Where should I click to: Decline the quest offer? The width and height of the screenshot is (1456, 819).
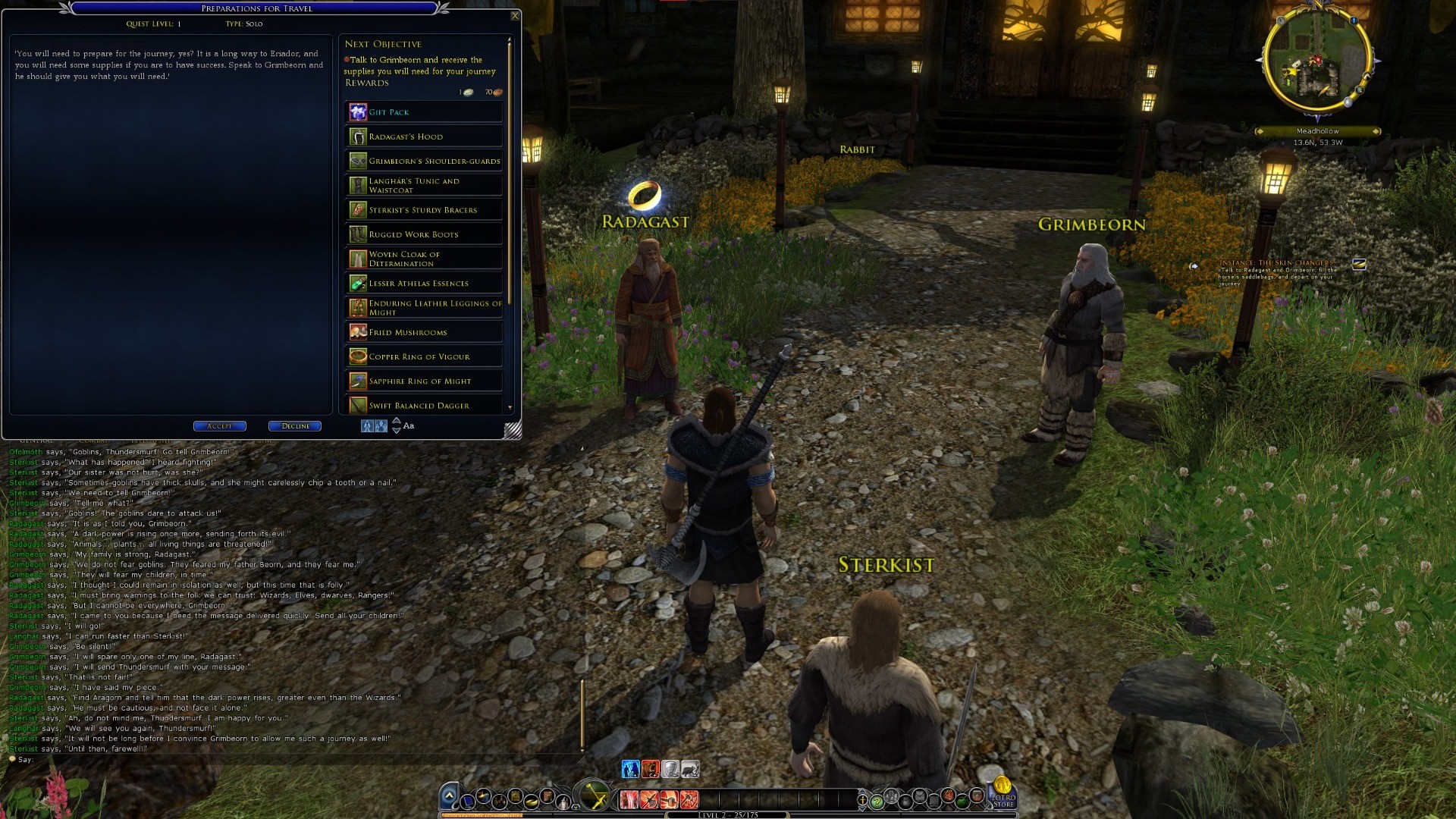pyautogui.click(x=295, y=426)
